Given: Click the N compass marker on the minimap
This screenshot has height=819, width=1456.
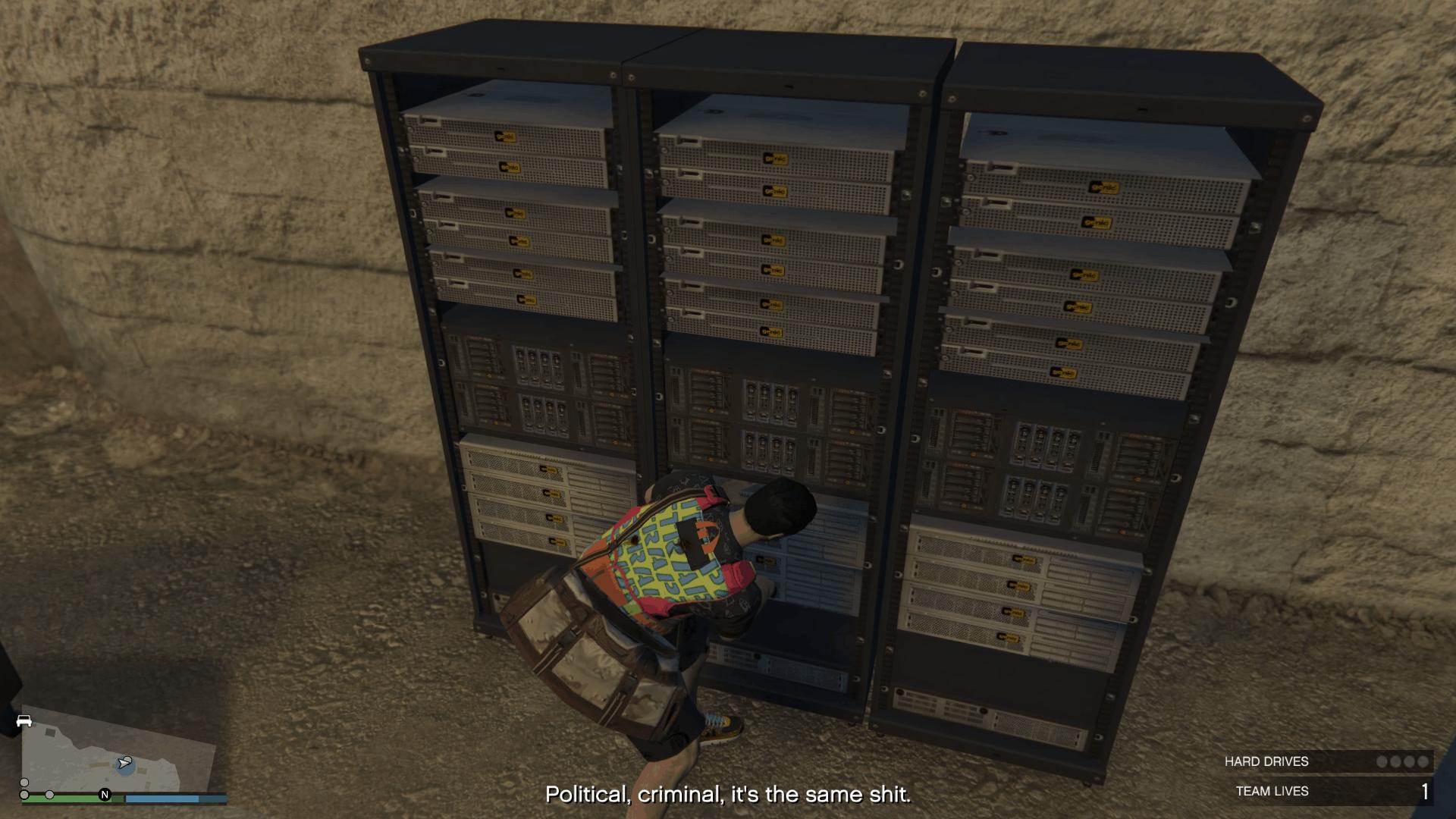Looking at the screenshot, I should coord(105,795).
